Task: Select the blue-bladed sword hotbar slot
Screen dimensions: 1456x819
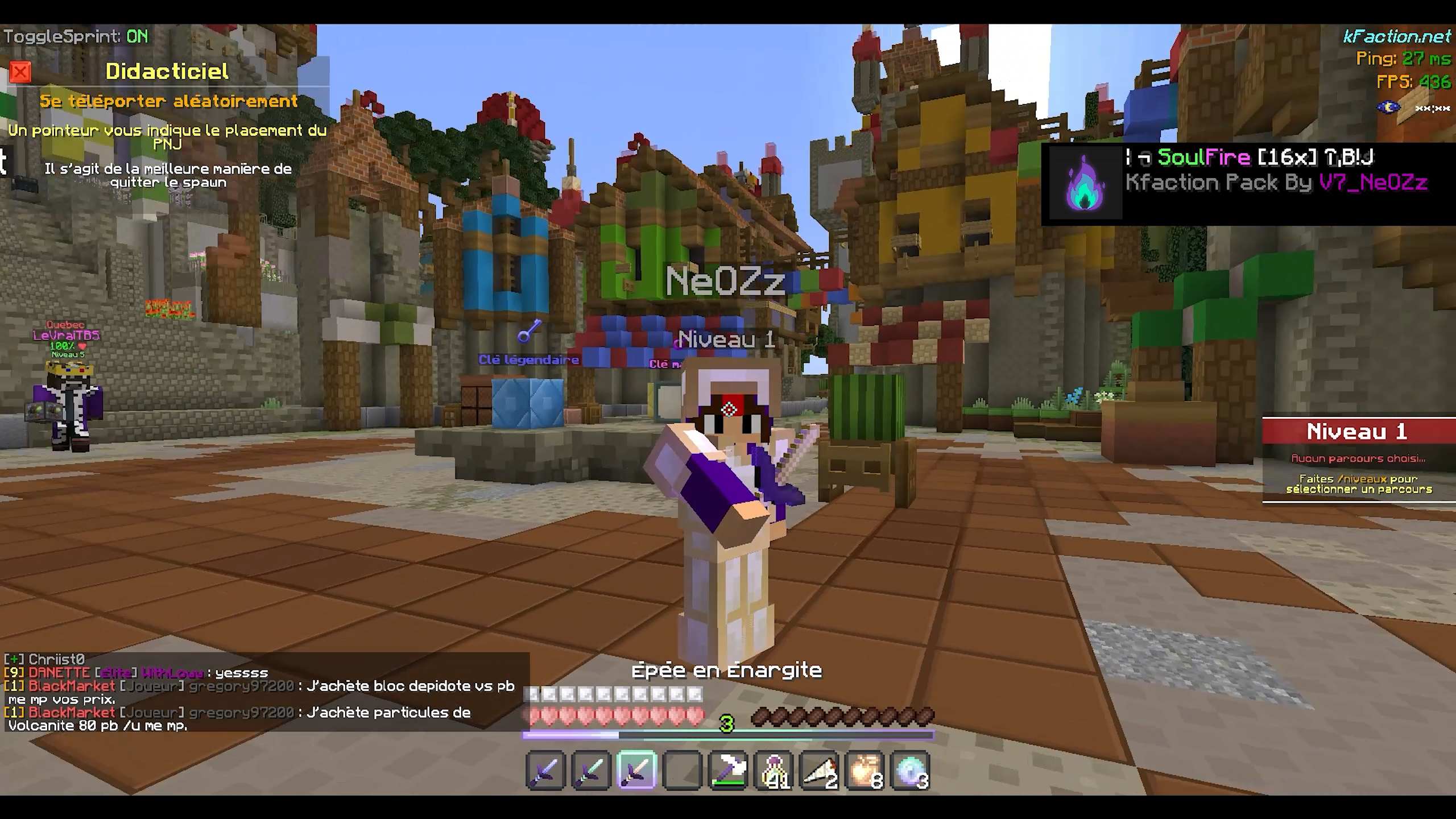Action: tap(545, 771)
